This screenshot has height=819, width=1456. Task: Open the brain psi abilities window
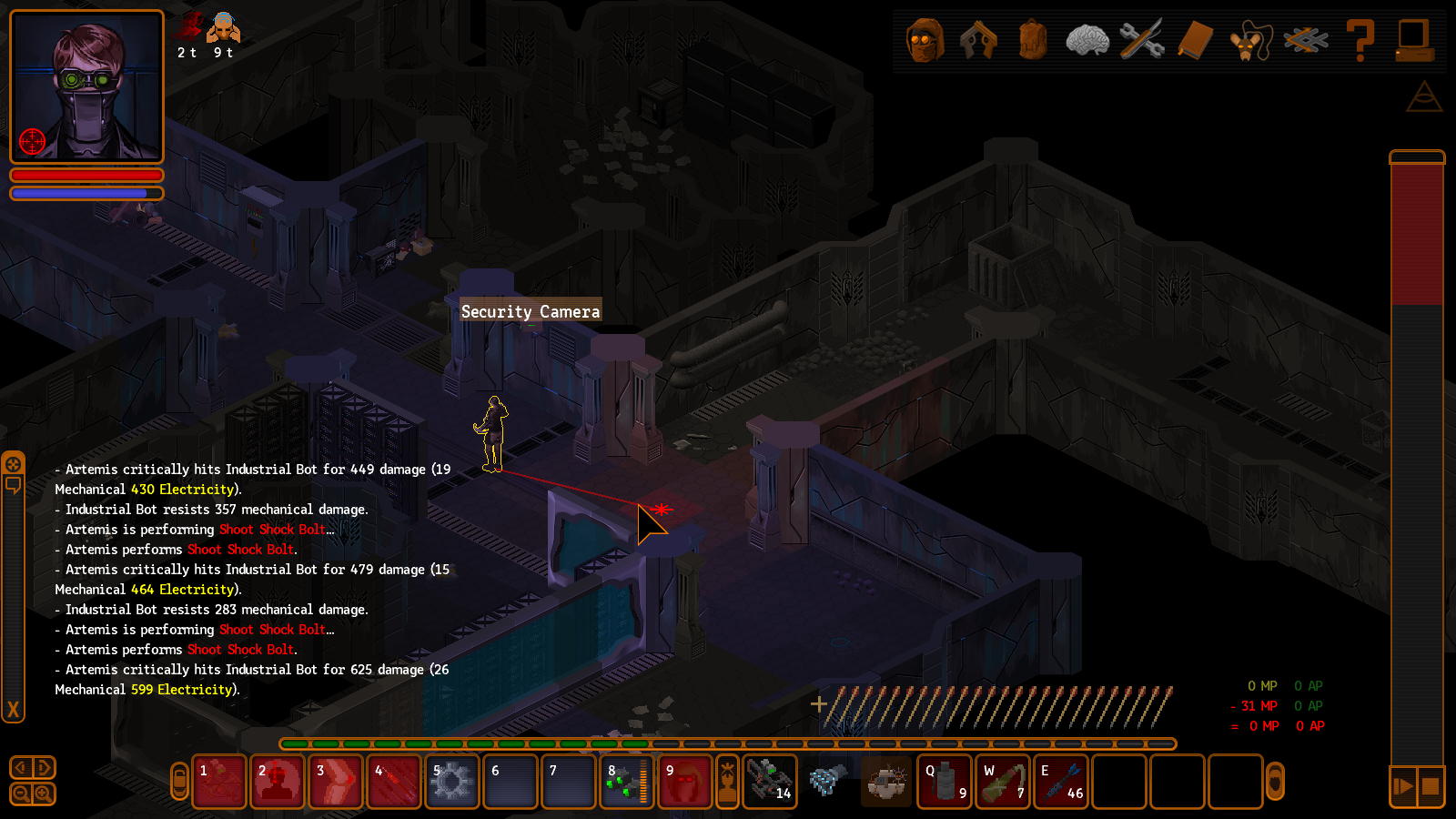(1087, 41)
